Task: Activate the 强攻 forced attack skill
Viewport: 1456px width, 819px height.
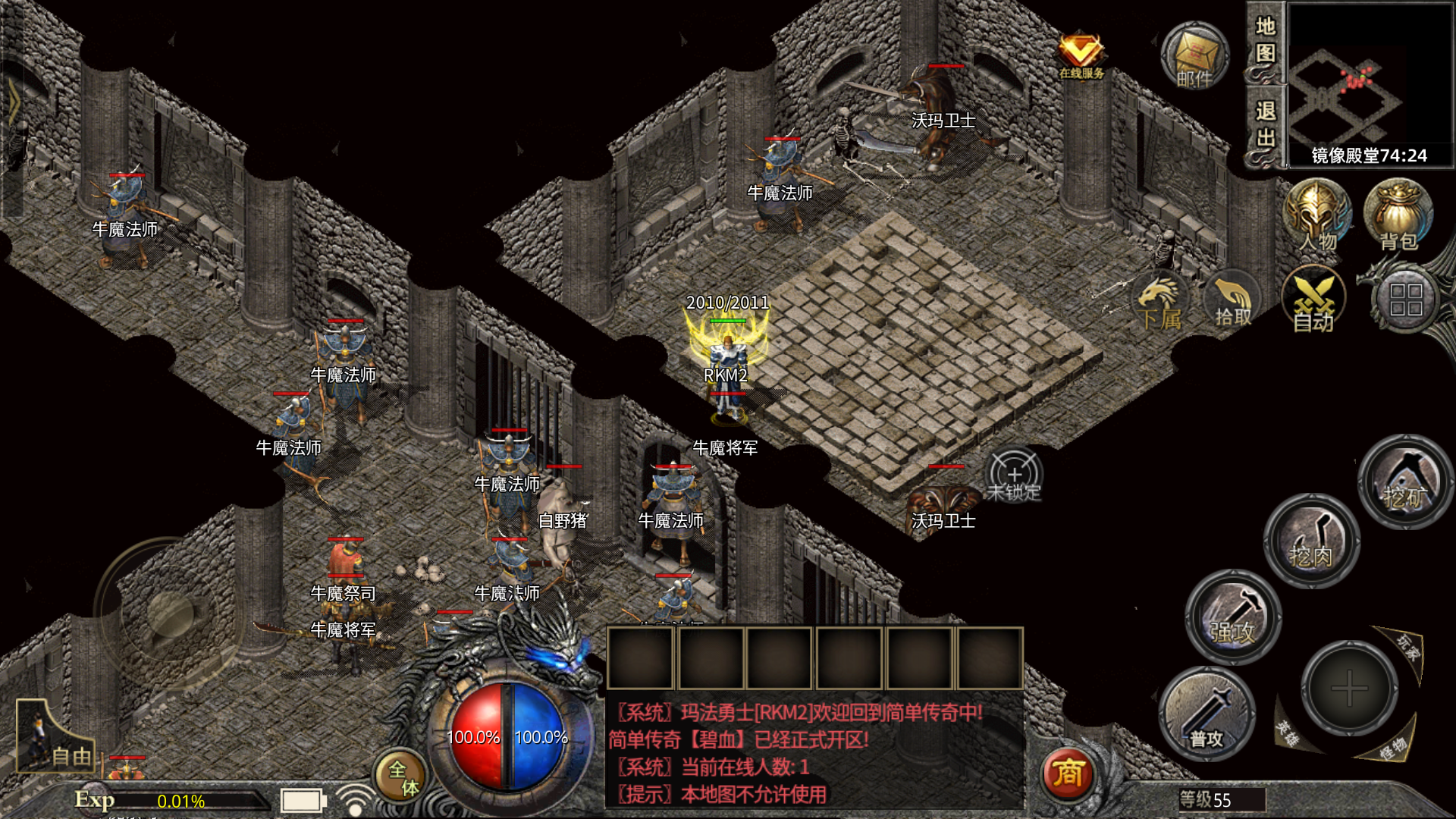Action: tap(1233, 617)
